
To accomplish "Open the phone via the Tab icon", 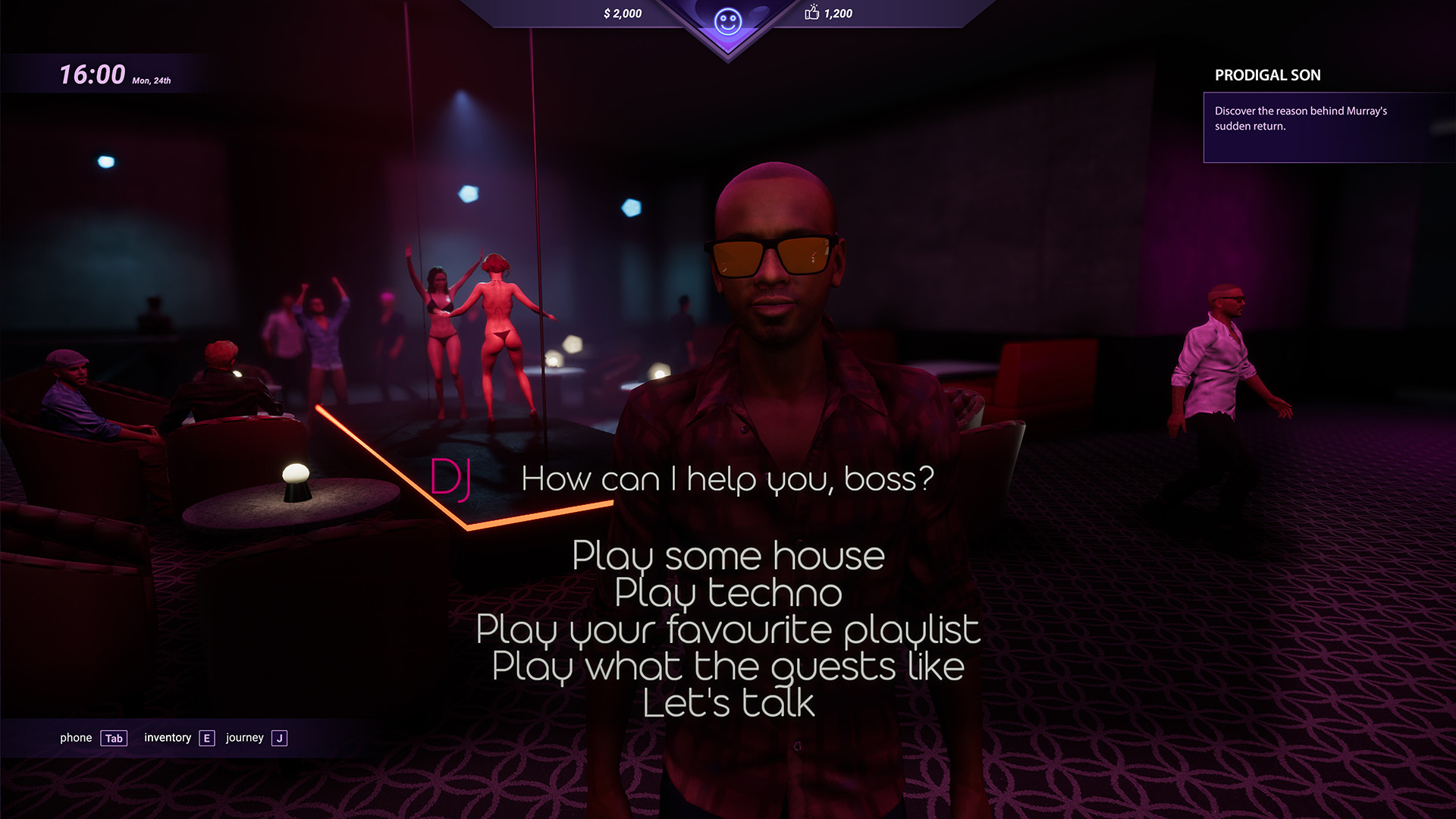I will [112, 738].
